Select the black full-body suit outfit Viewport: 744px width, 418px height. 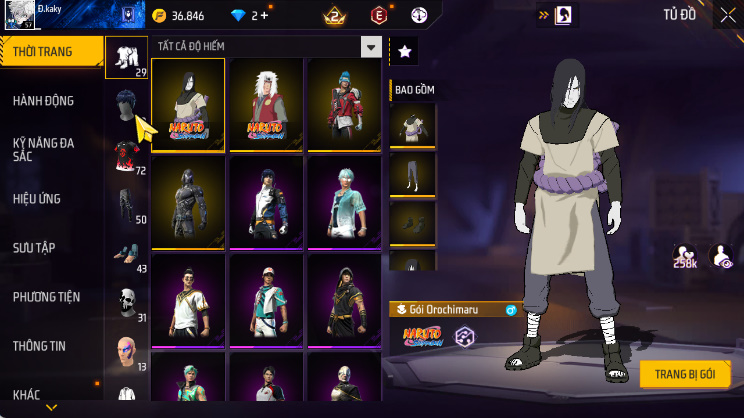click(x=188, y=201)
